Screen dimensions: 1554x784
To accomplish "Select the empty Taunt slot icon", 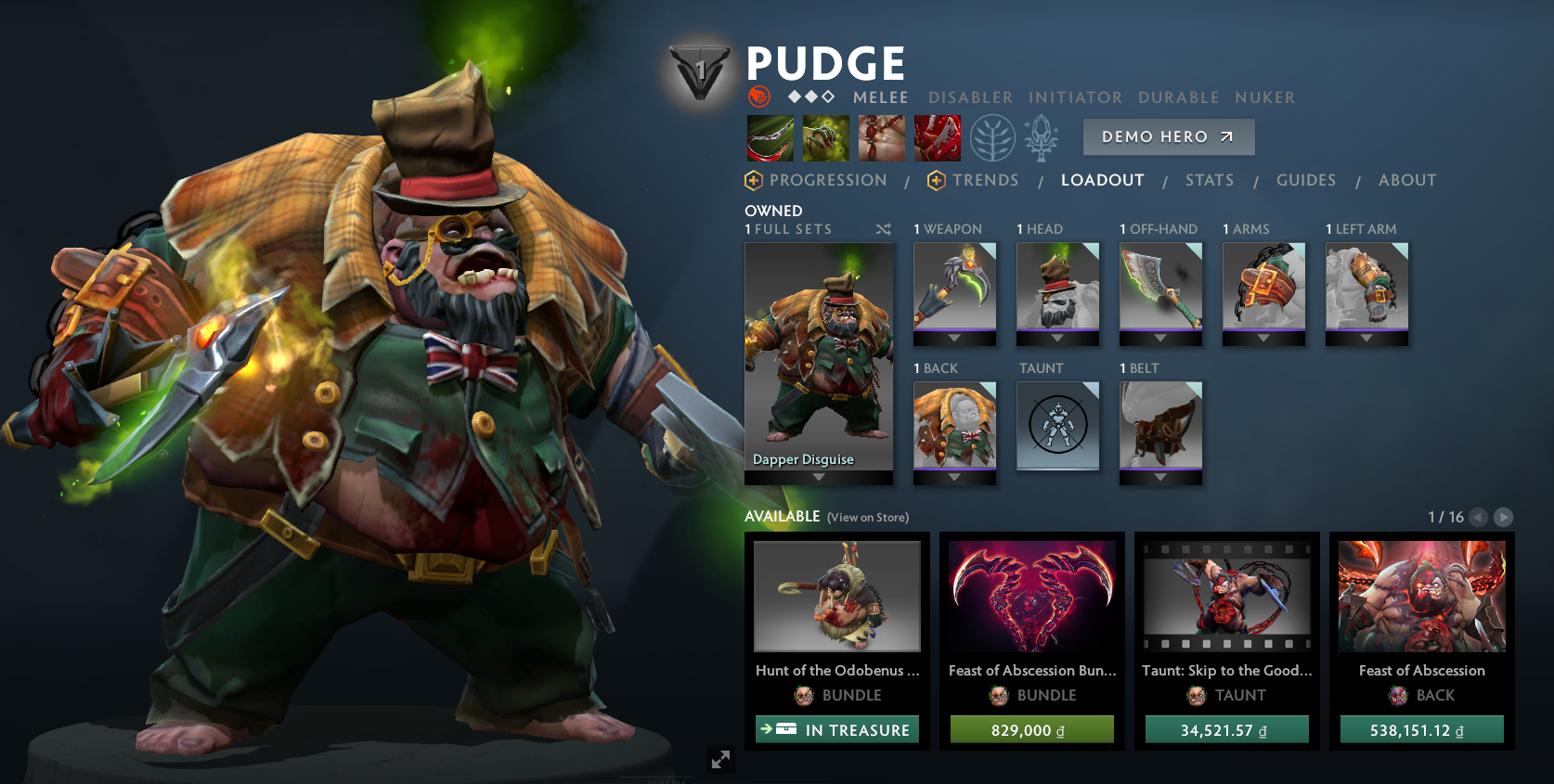I will 1057,426.
